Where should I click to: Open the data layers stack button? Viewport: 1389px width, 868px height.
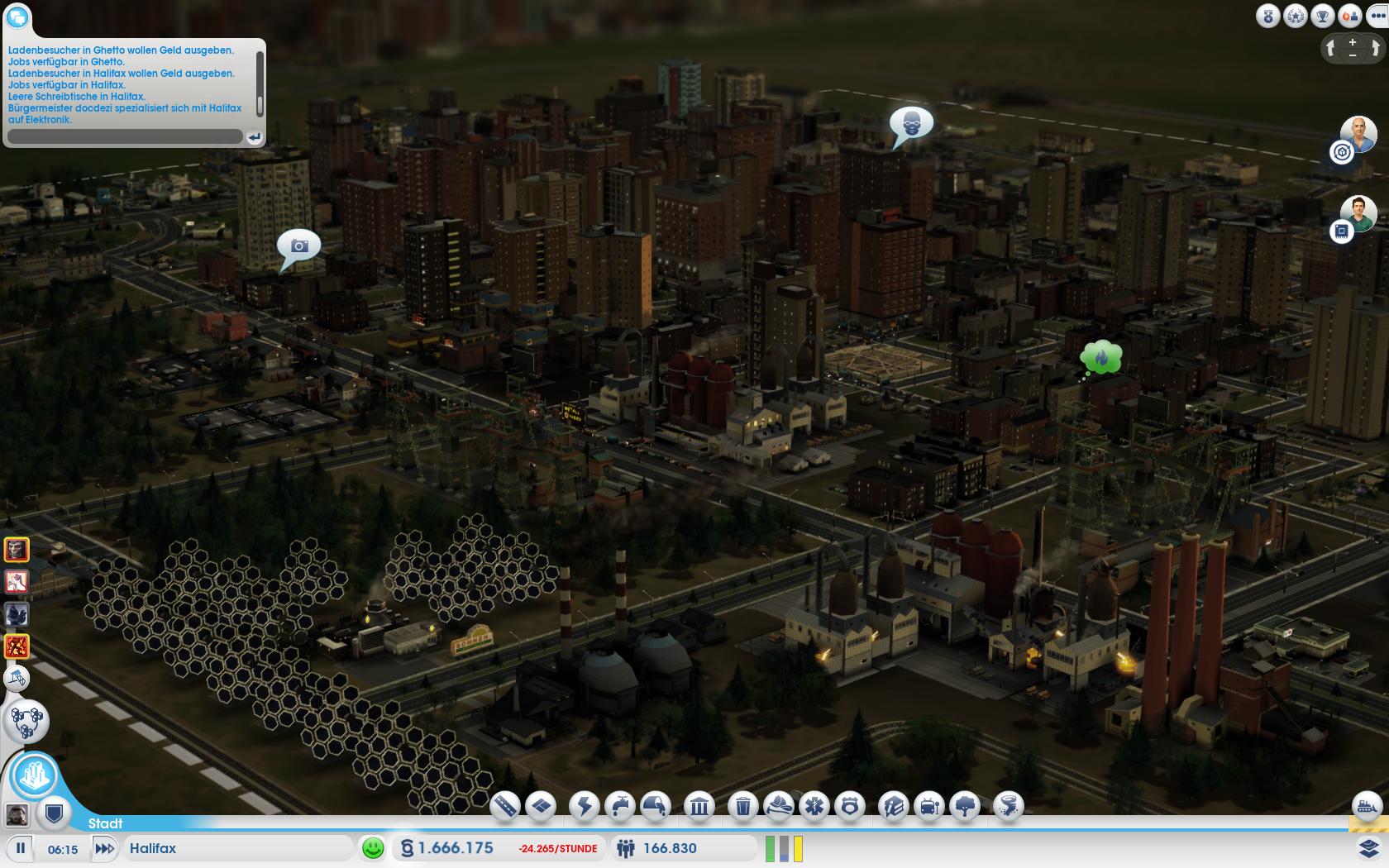click(x=1368, y=848)
